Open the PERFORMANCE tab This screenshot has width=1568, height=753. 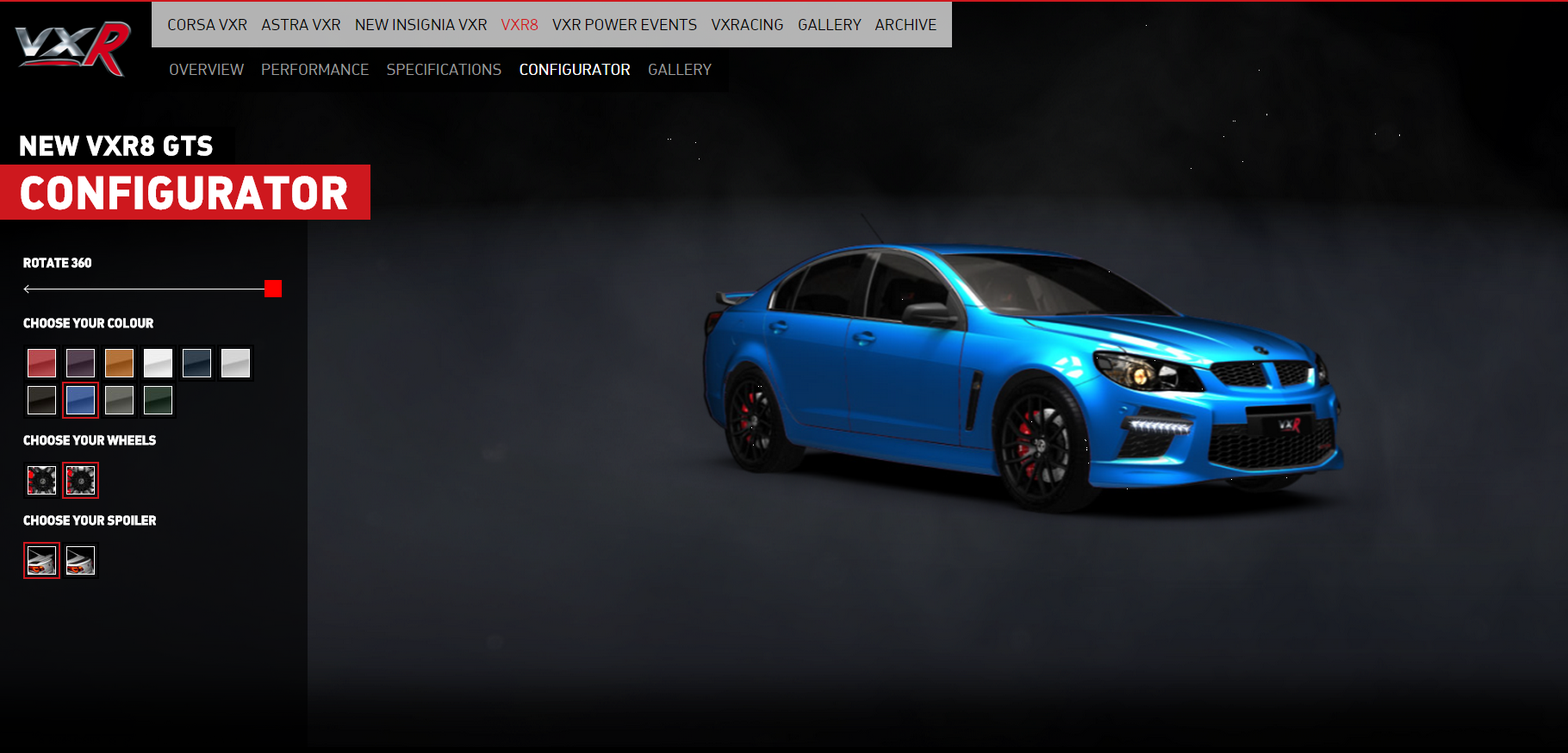click(314, 69)
